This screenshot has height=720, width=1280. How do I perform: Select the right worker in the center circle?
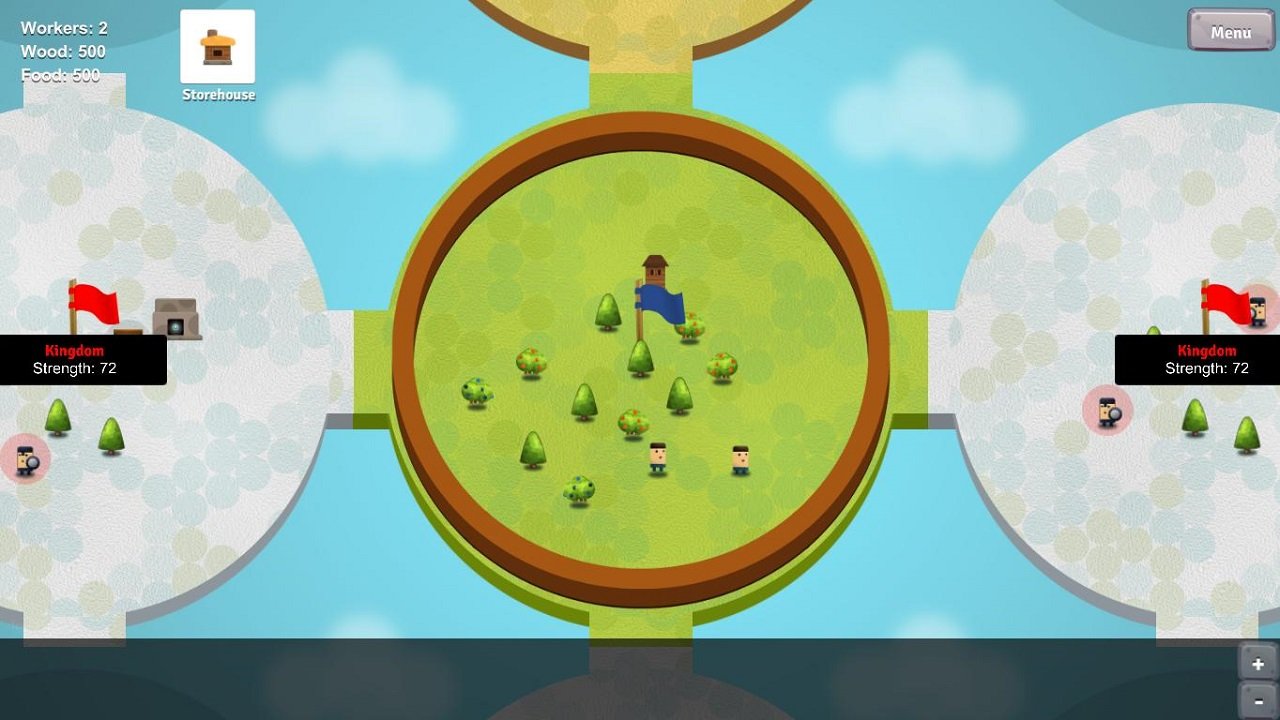coord(740,458)
